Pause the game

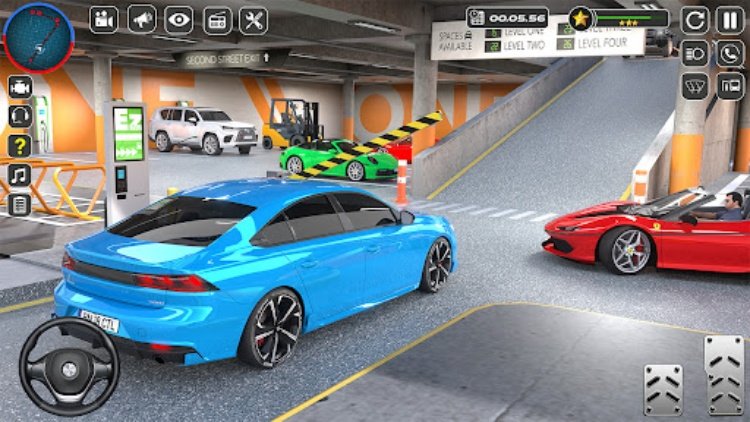click(x=730, y=19)
